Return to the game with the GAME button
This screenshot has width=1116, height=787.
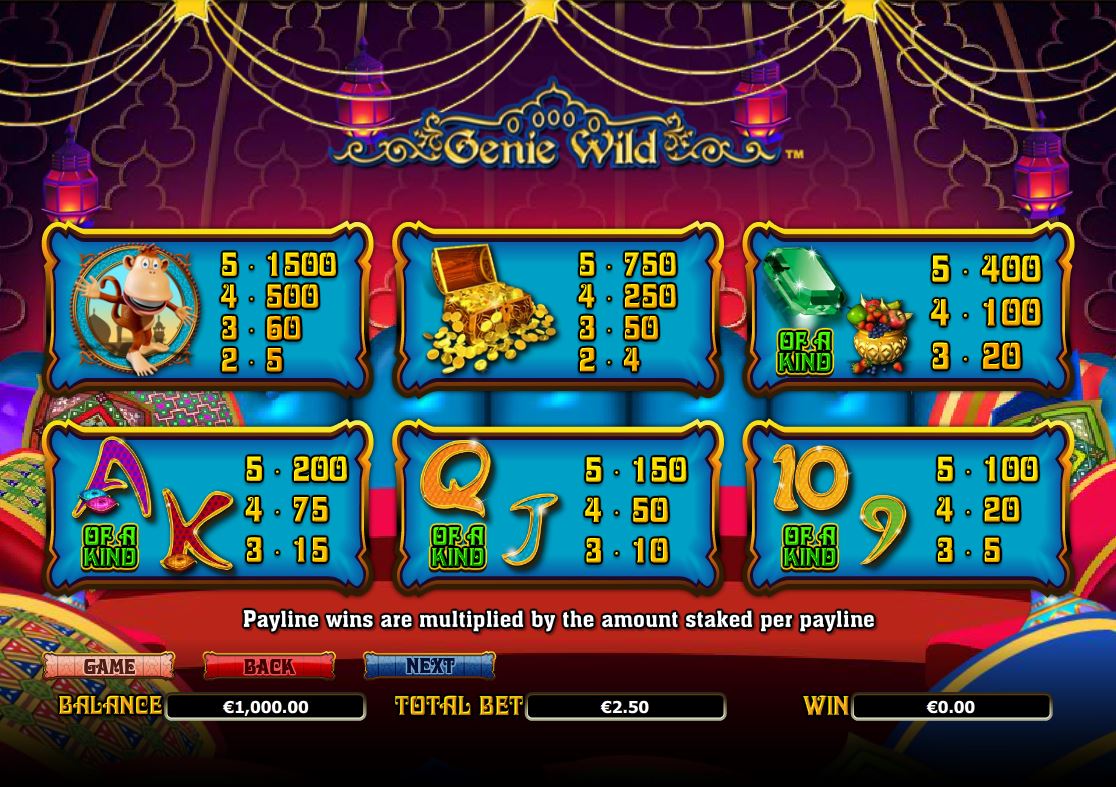tap(109, 666)
